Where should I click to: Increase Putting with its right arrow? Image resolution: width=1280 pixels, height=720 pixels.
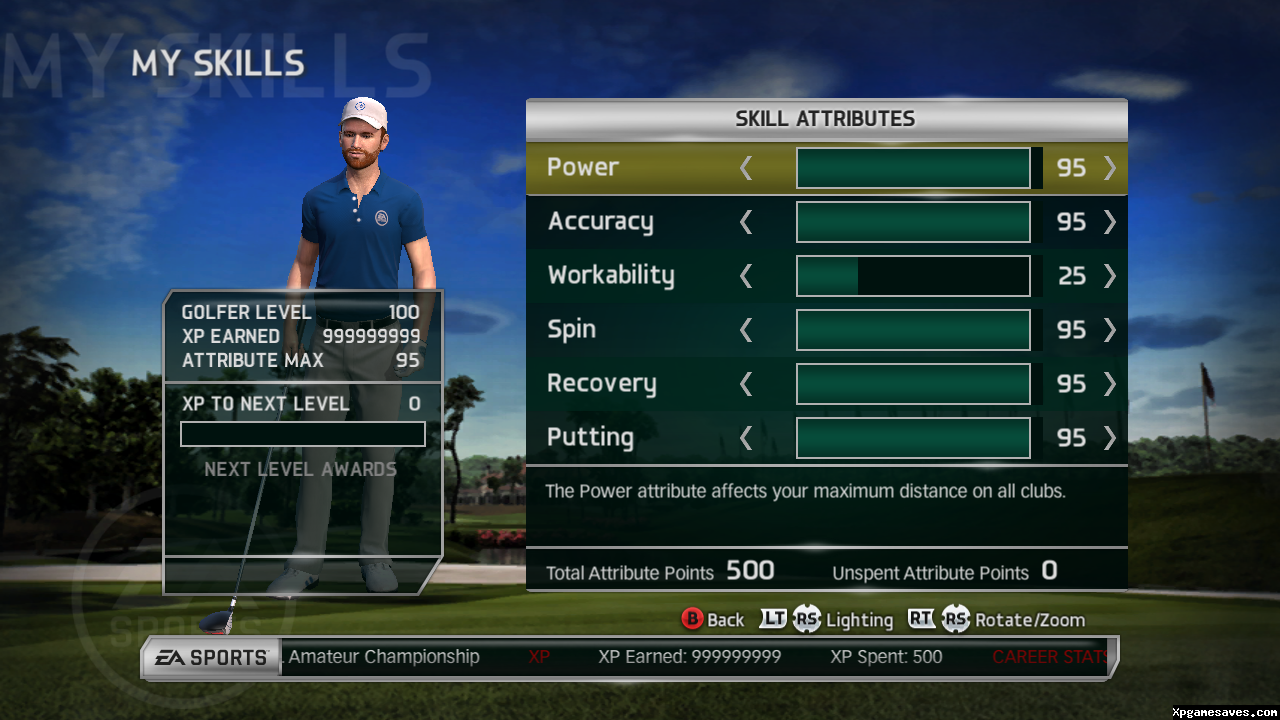[x=1109, y=438]
